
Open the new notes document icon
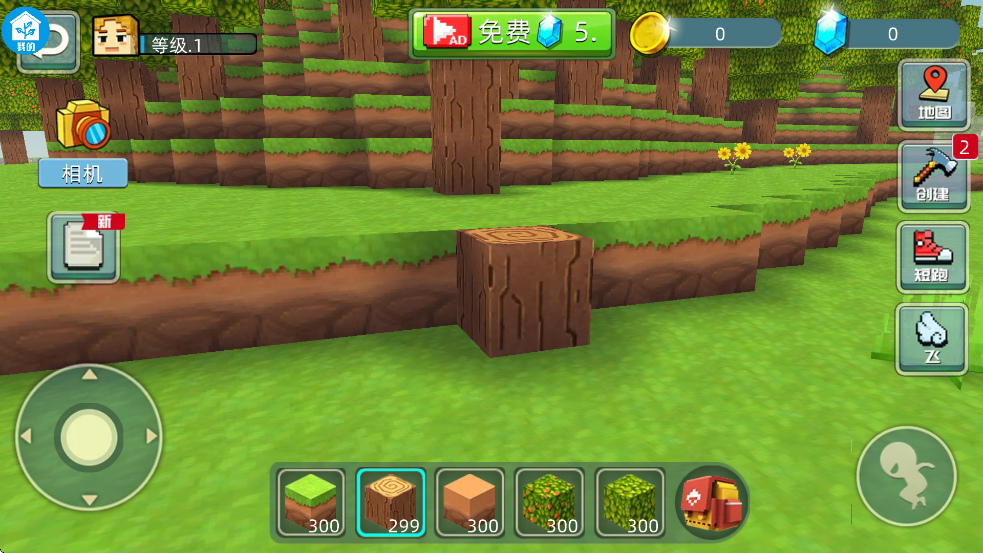tap(84, 246)
